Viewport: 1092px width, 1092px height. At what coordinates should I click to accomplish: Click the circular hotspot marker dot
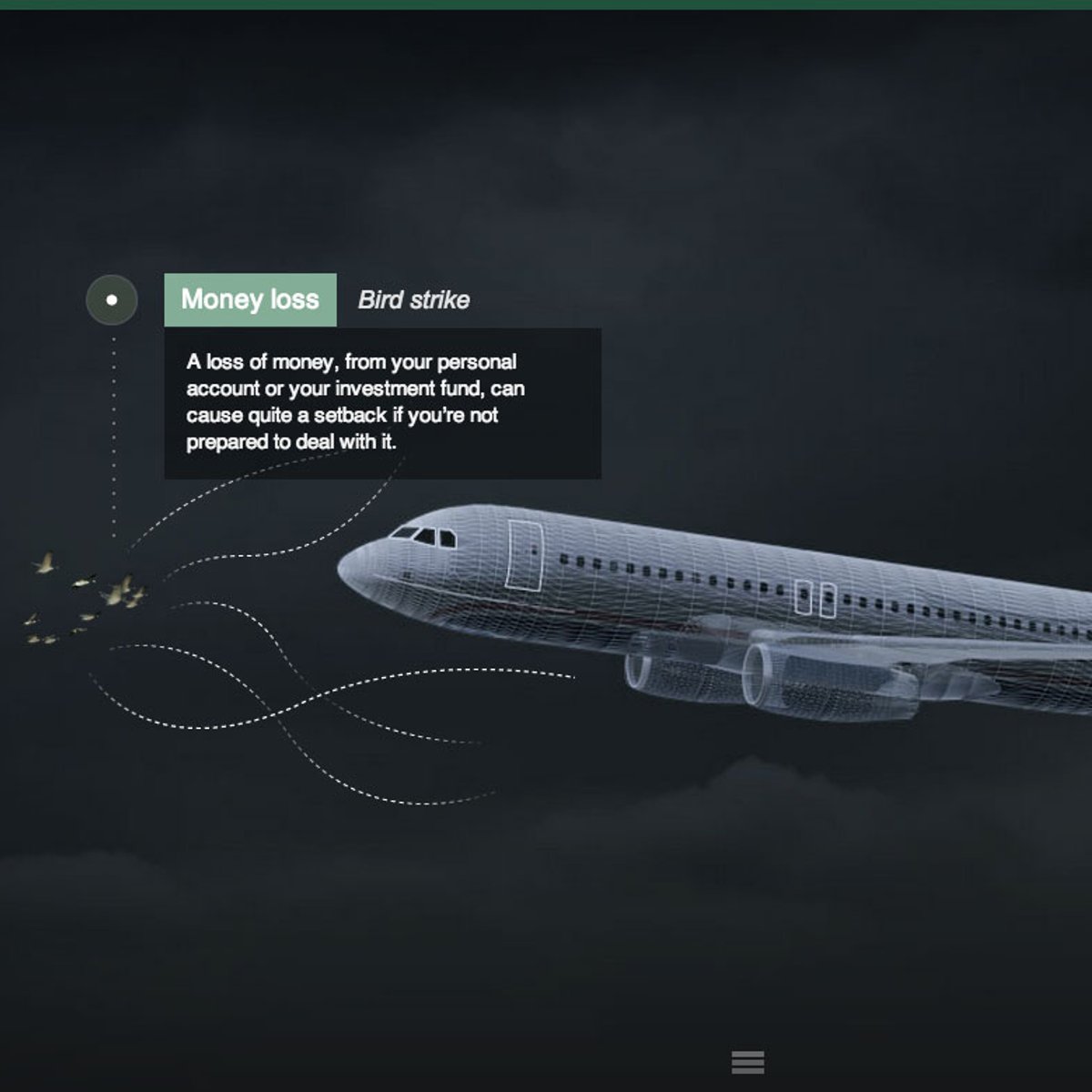[112, 299]
